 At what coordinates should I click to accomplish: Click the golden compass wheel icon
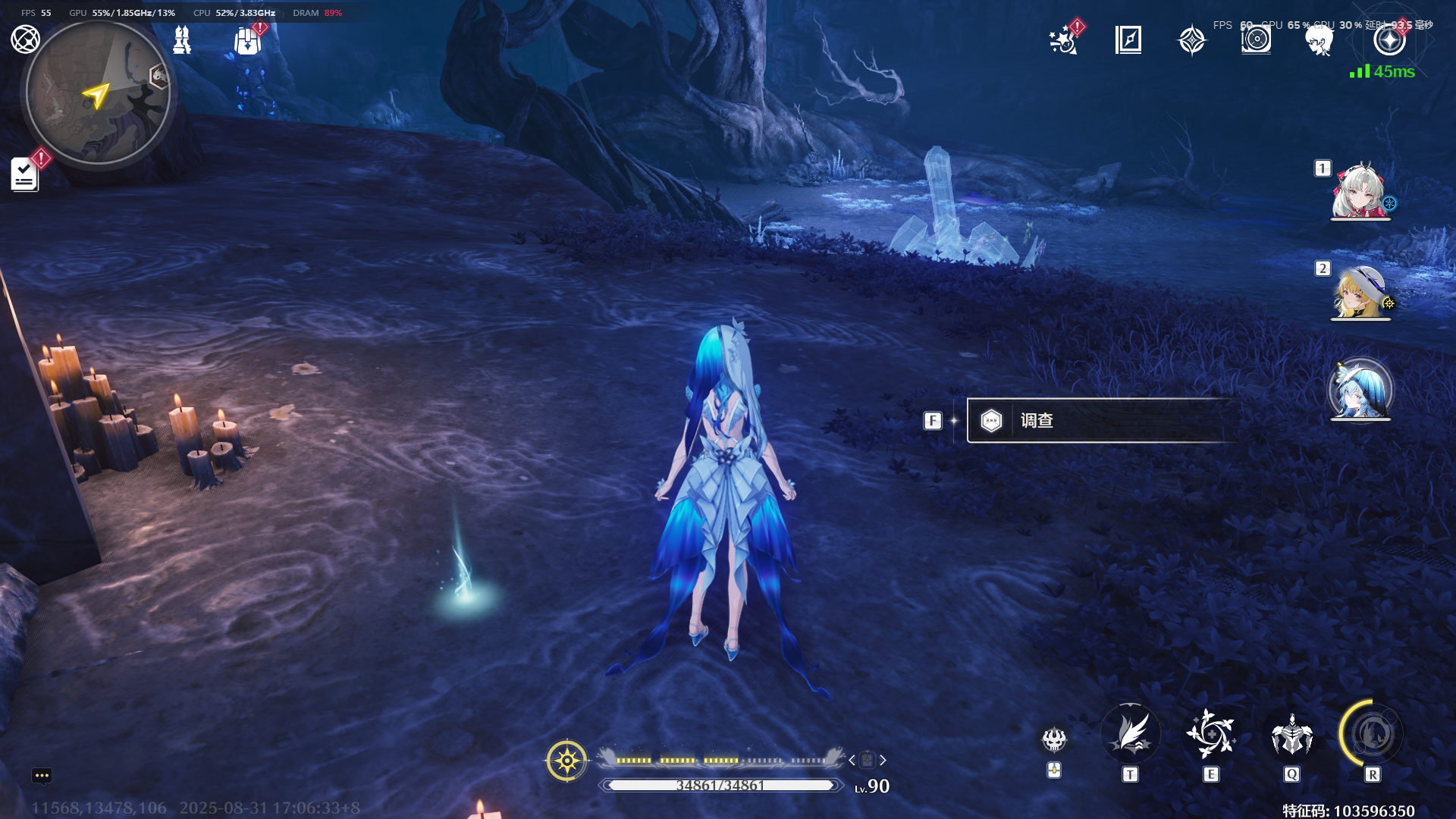click(x=566, y=760)
